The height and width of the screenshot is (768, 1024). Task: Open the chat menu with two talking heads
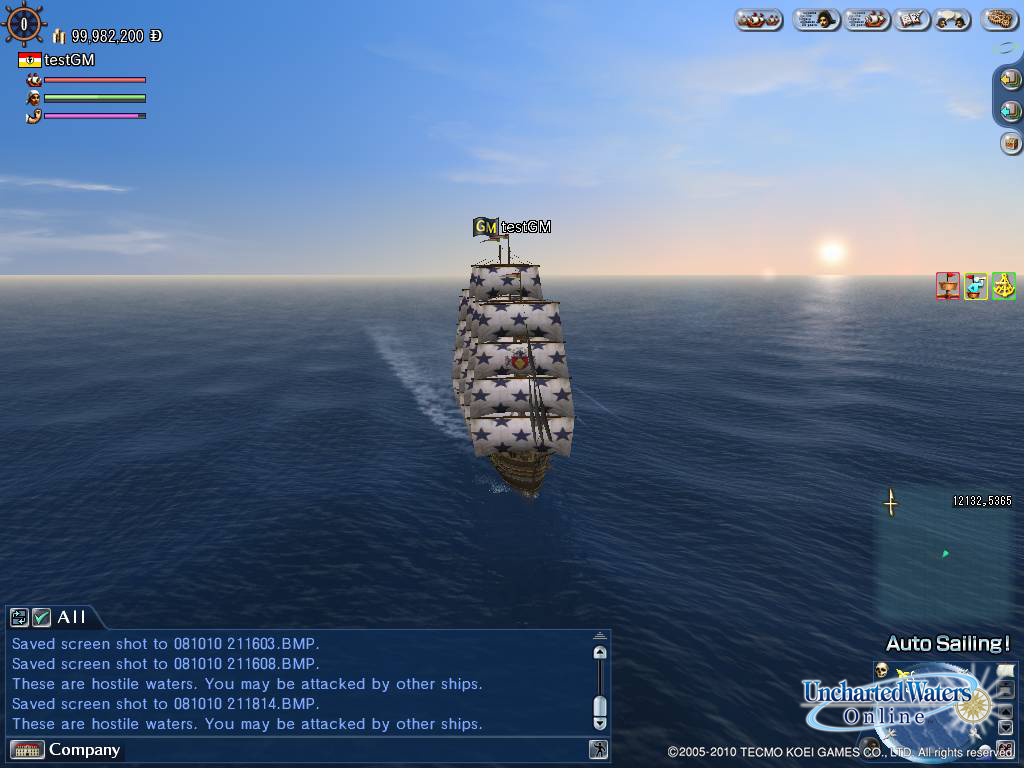pyautogui.click(x=953, y=19)
